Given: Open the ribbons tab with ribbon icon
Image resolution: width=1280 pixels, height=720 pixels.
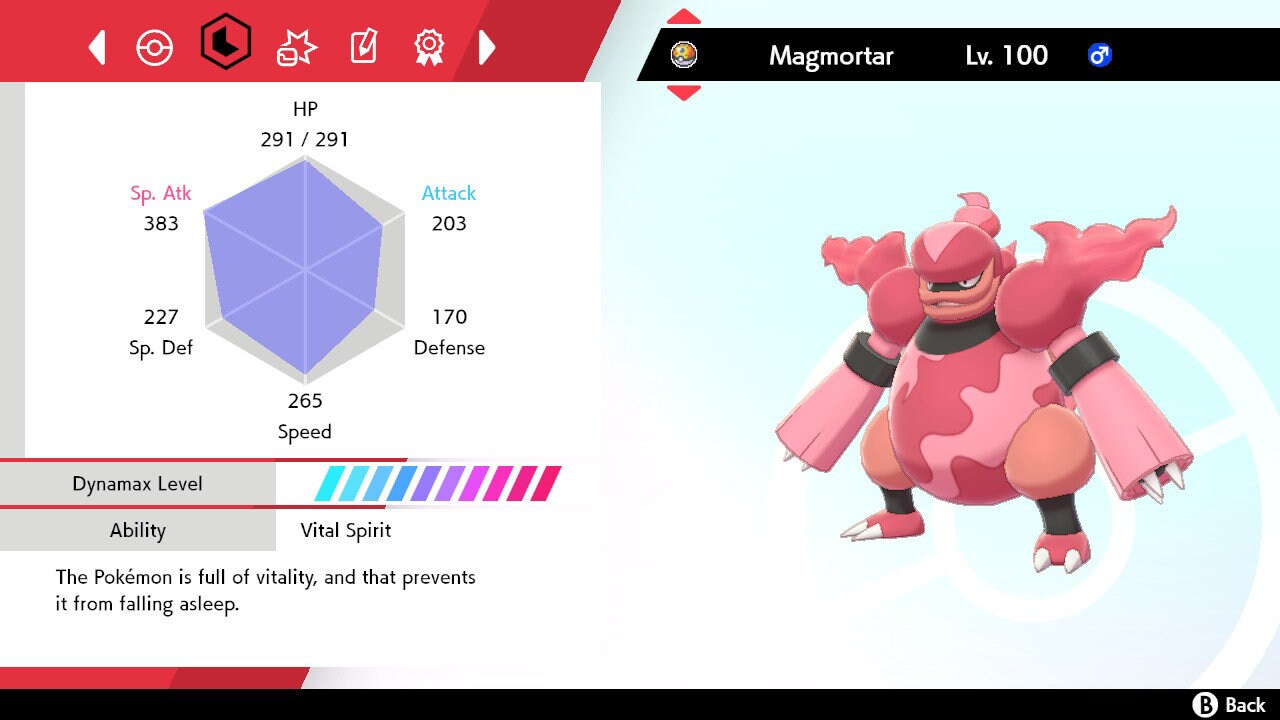Looking at the screenshot, I should (x=429, y=46).
